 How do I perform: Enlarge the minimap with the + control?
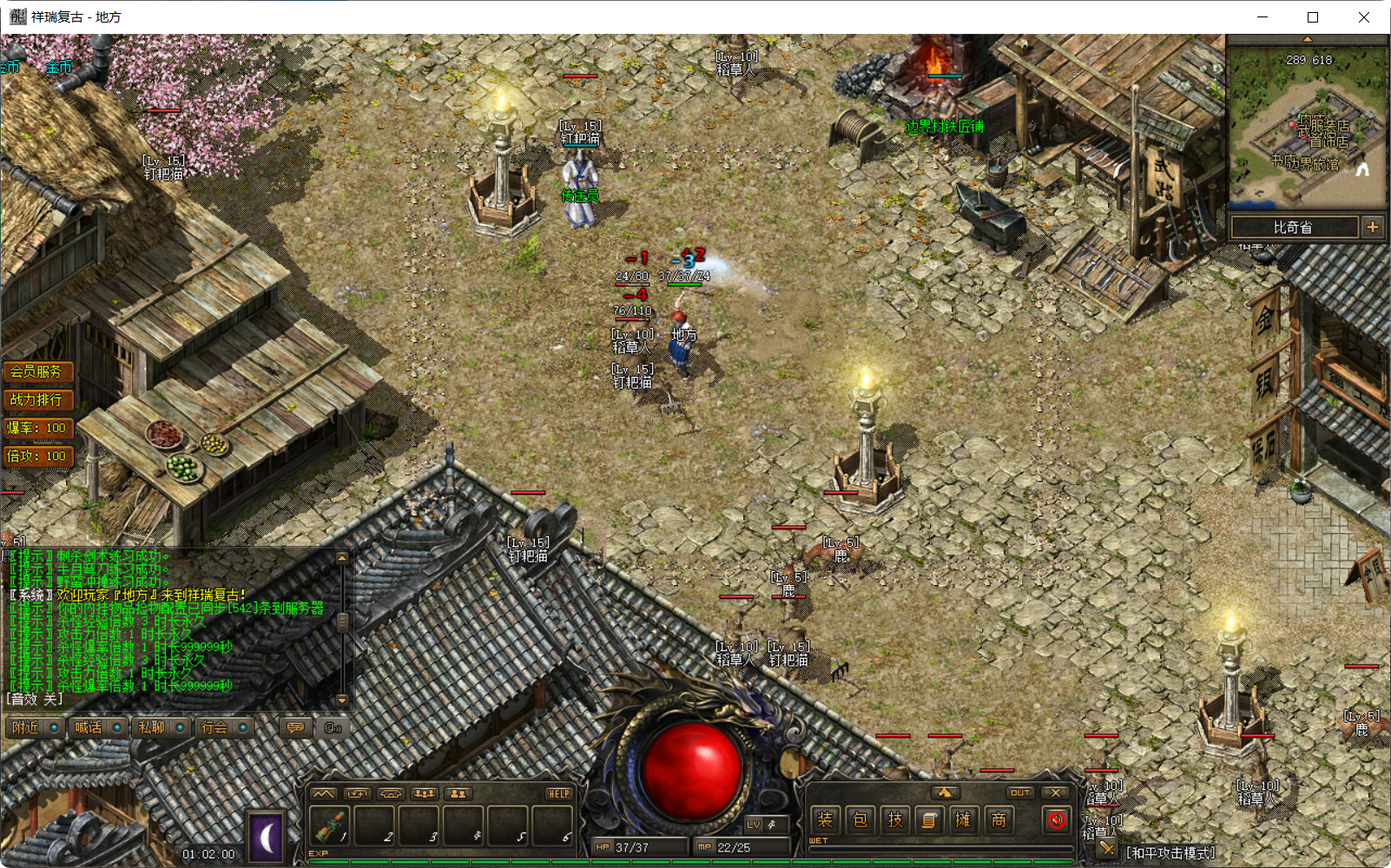pyautogui.click(x=1373, y=227)
